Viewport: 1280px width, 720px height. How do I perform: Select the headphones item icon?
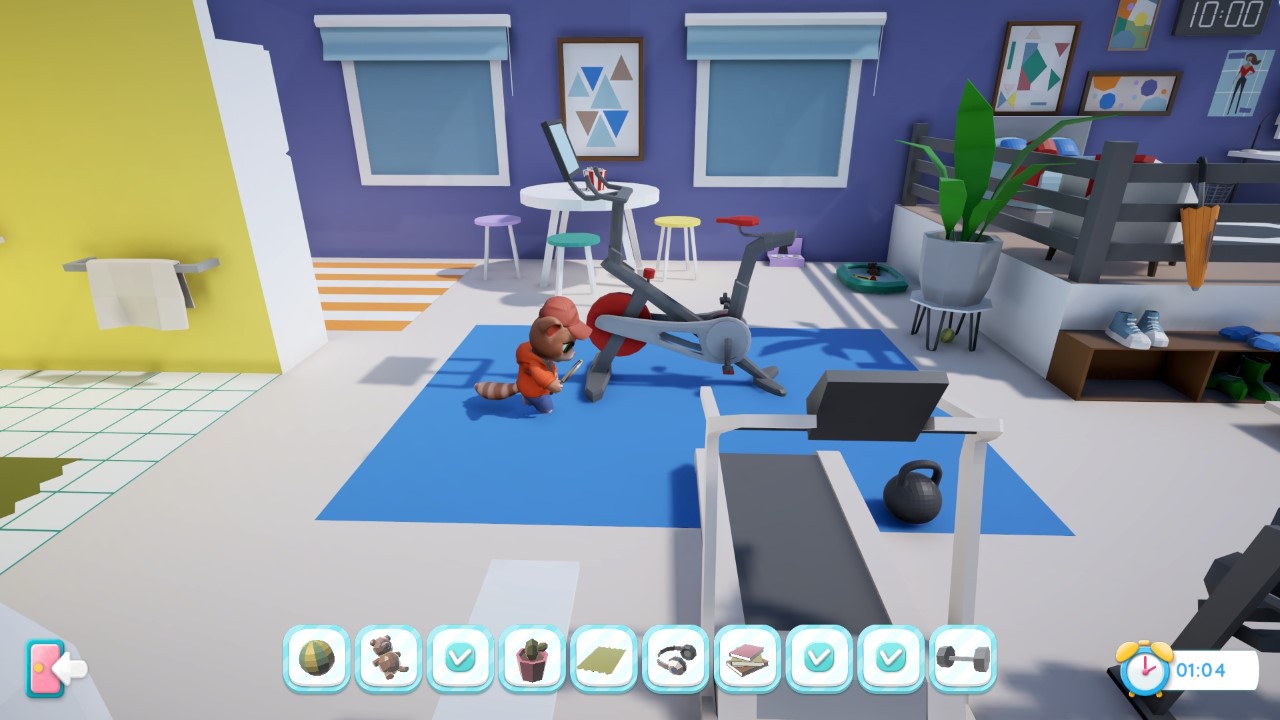pos(676,657)
